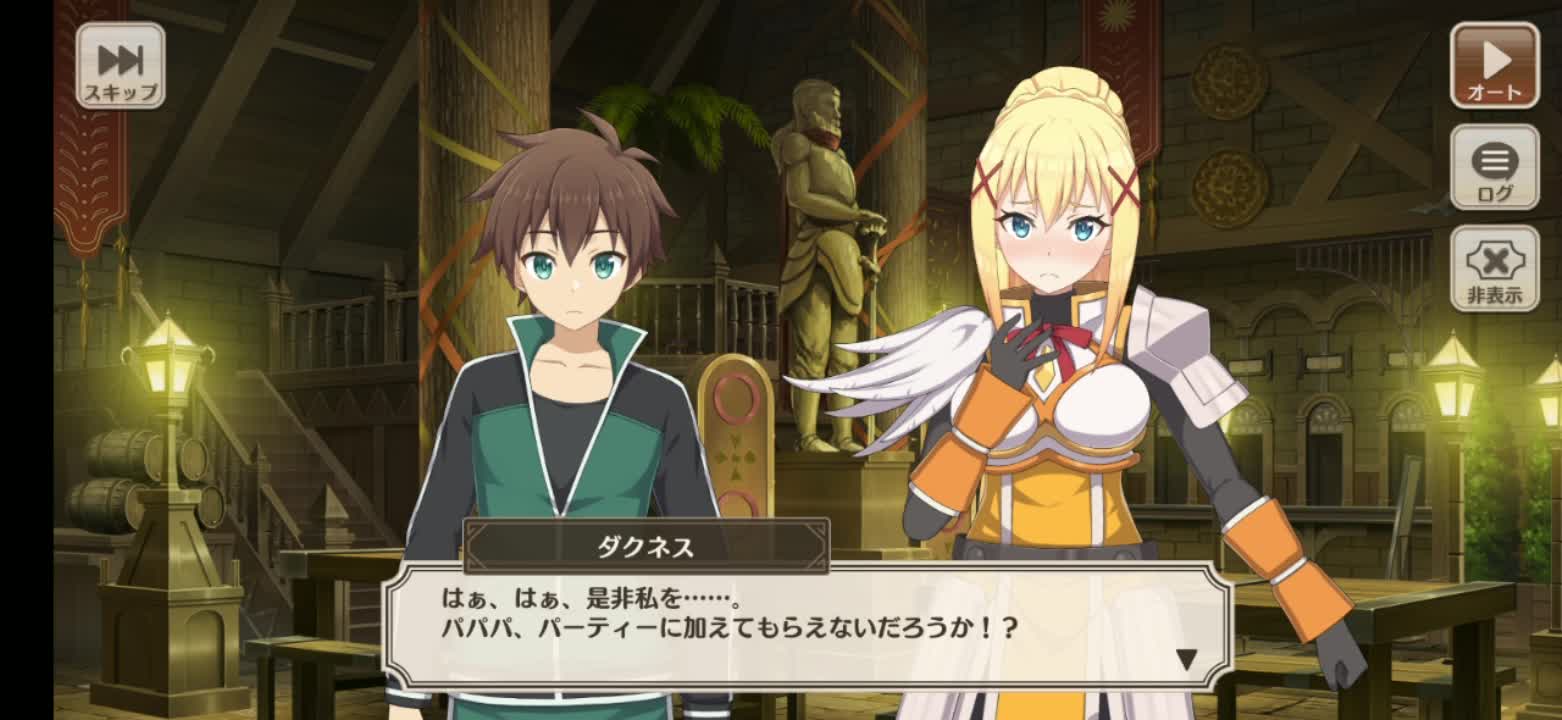Advance dialogue via the black arrow indicator
The image size is (1562, 720).
1186,660
